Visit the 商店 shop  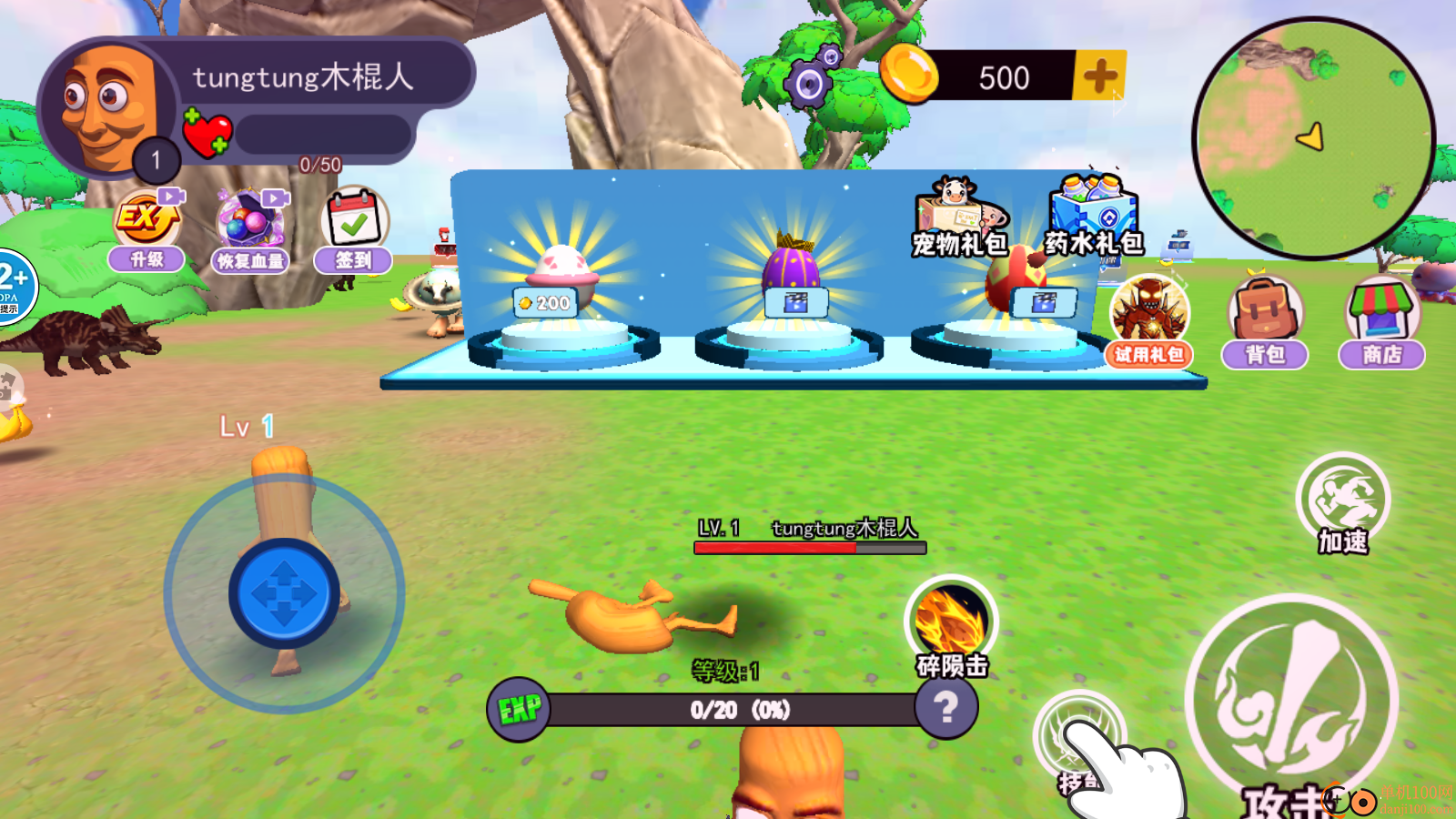coord(1381,322)
